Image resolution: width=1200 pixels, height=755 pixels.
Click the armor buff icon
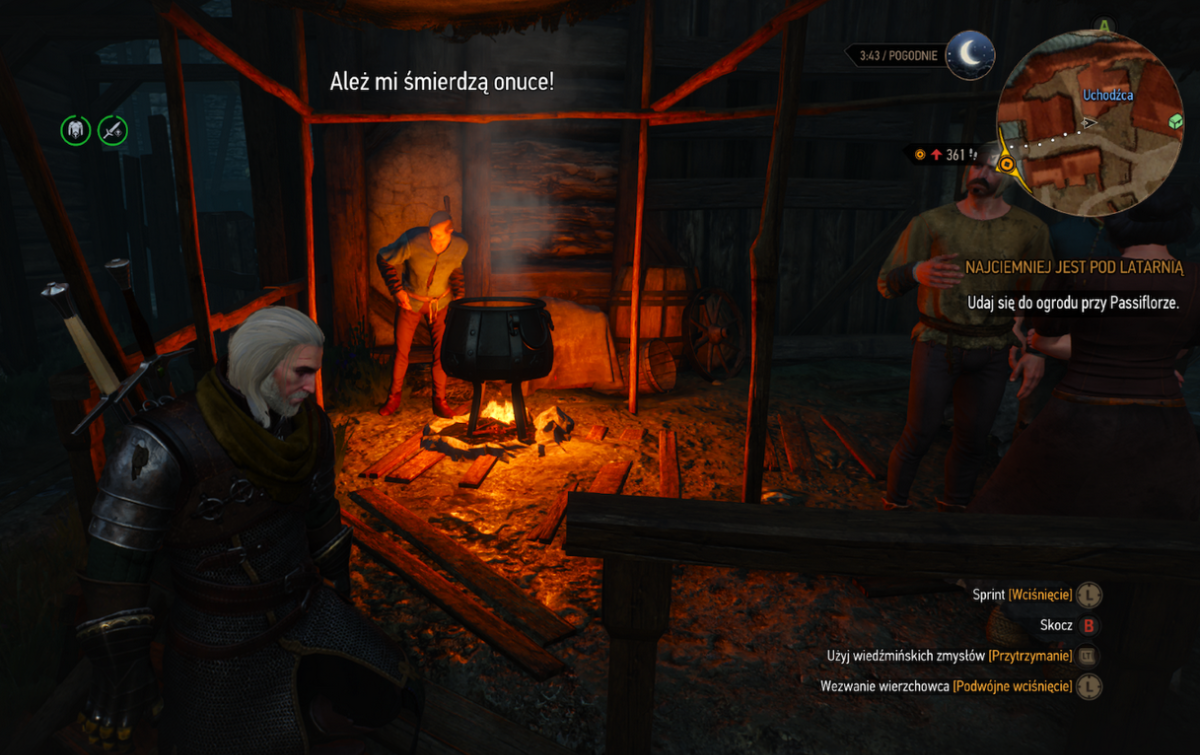(76, 129)
